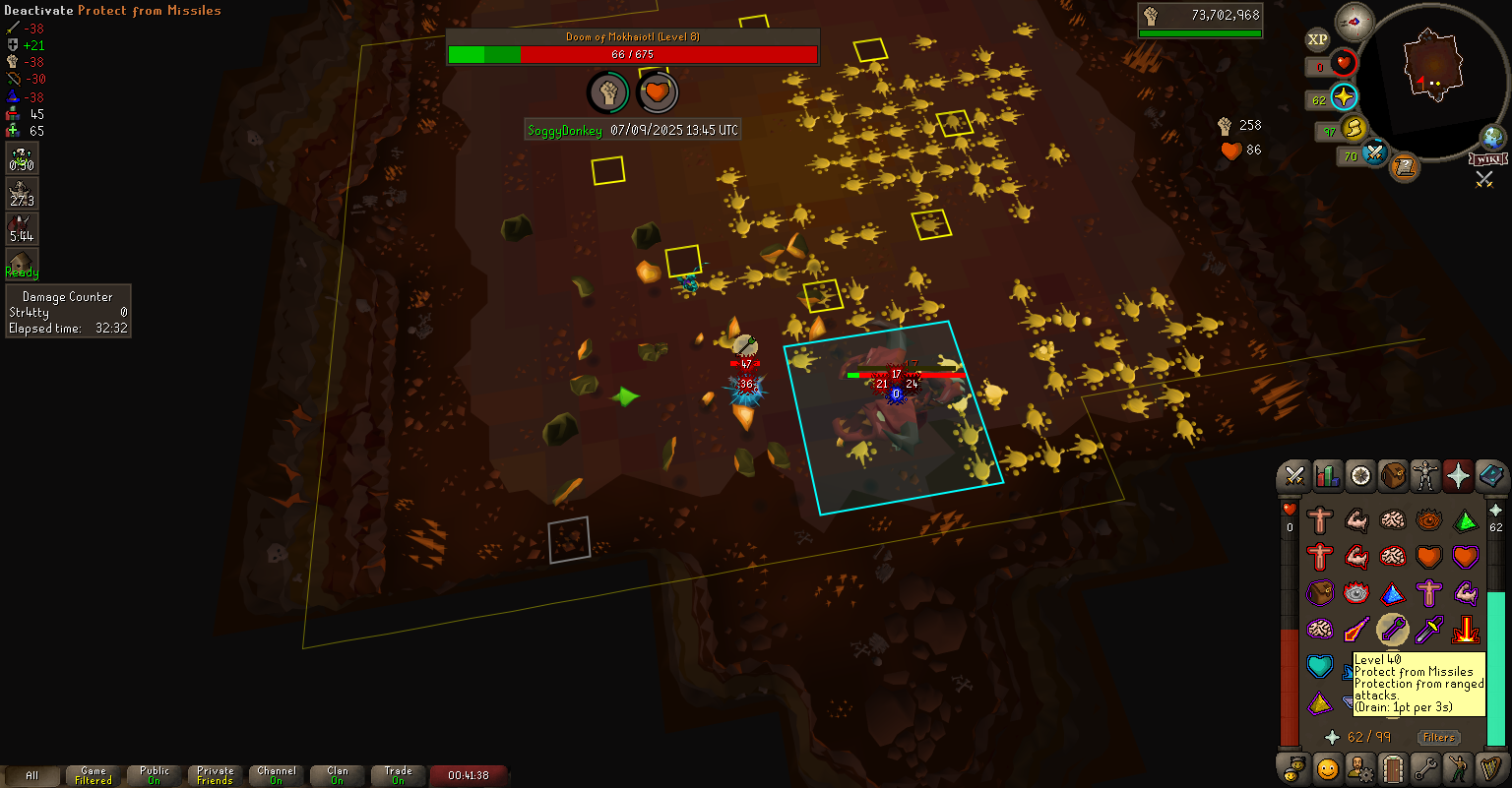Open the Combat Options tab
1512x788 pixels.
pyautogui.click(x=1294, y=476)
